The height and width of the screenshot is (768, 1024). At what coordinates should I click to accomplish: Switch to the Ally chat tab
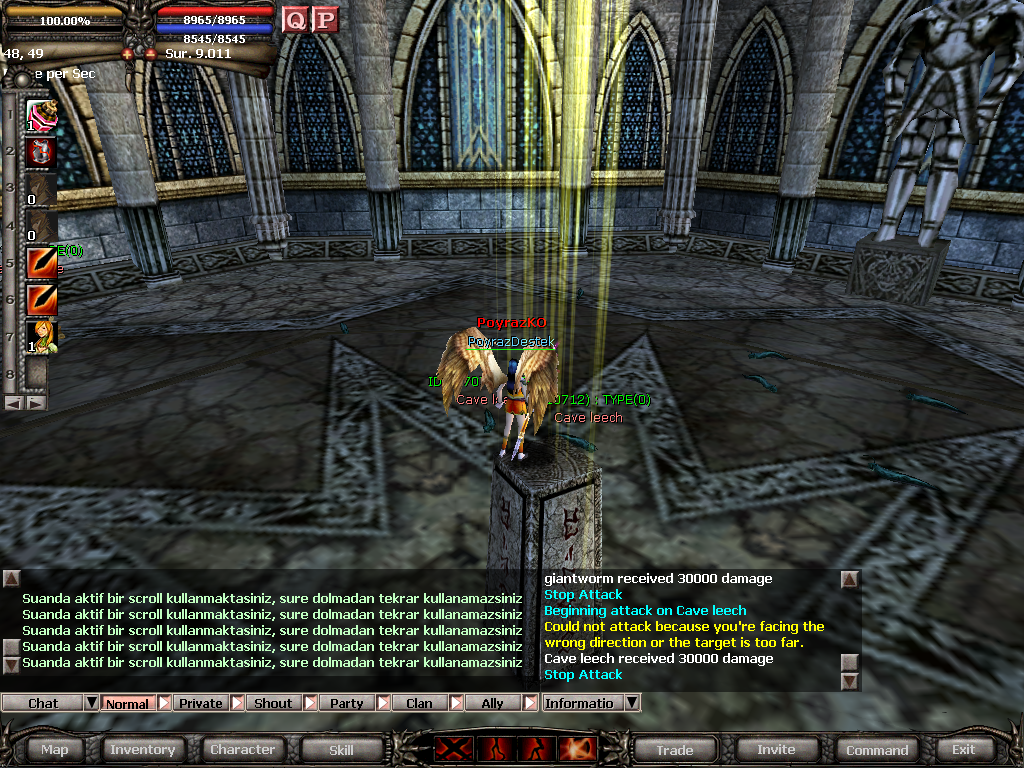coord(493,703)
